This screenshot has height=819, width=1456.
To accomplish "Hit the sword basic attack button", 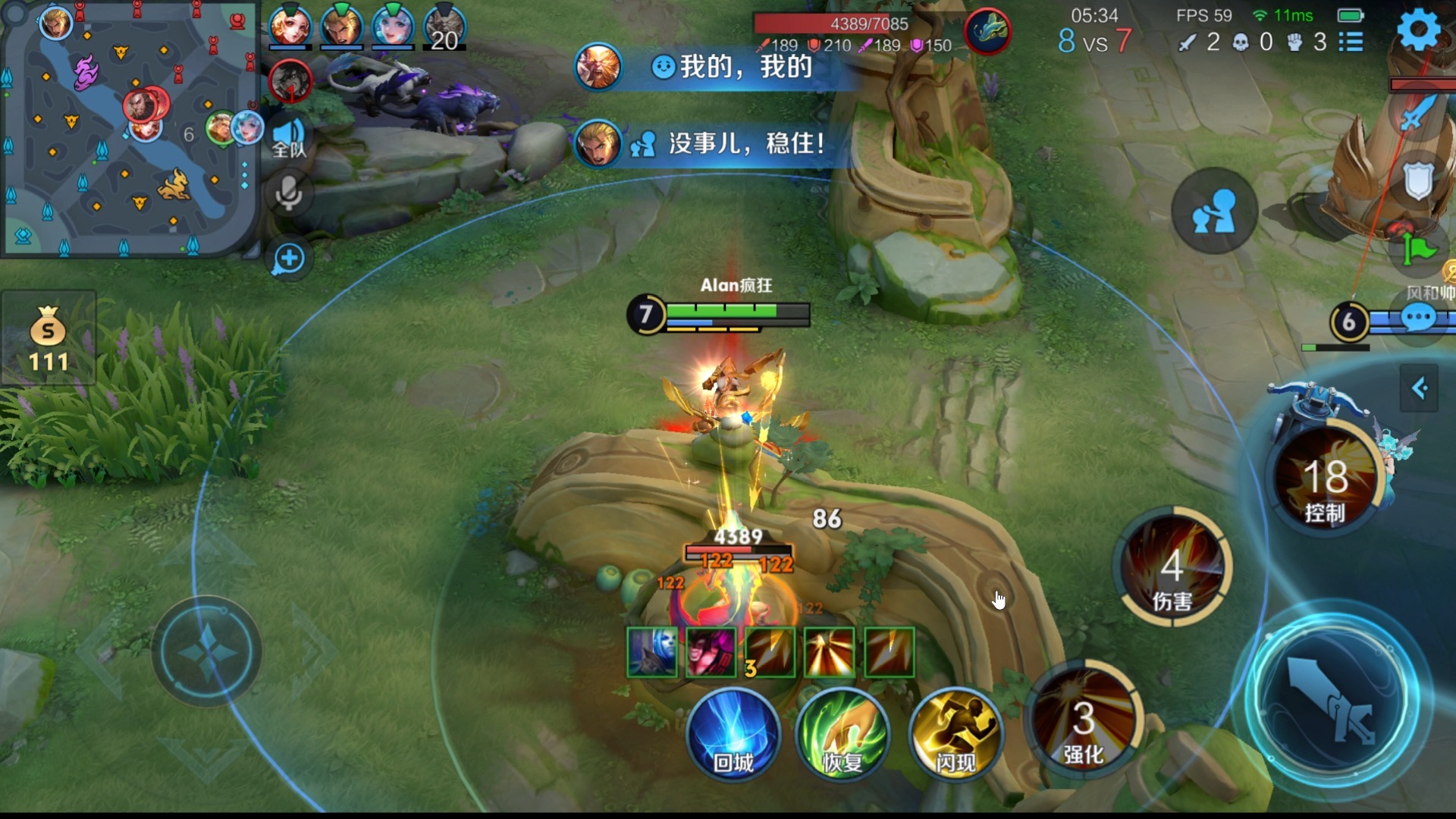I will pyautogui.click(x=1332, y=699).
